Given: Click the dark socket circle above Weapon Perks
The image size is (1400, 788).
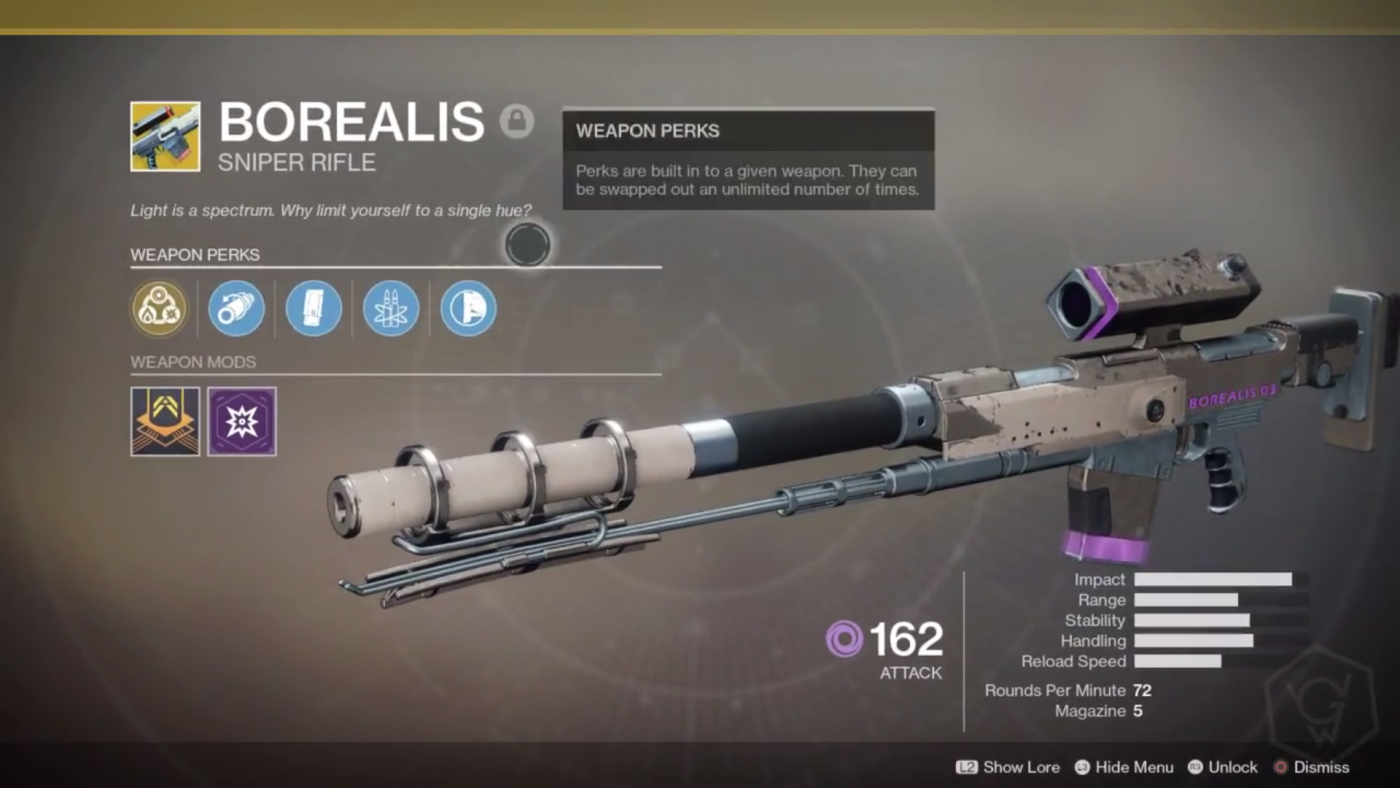Looking at the screenshot, I should [x=528, y=245].
